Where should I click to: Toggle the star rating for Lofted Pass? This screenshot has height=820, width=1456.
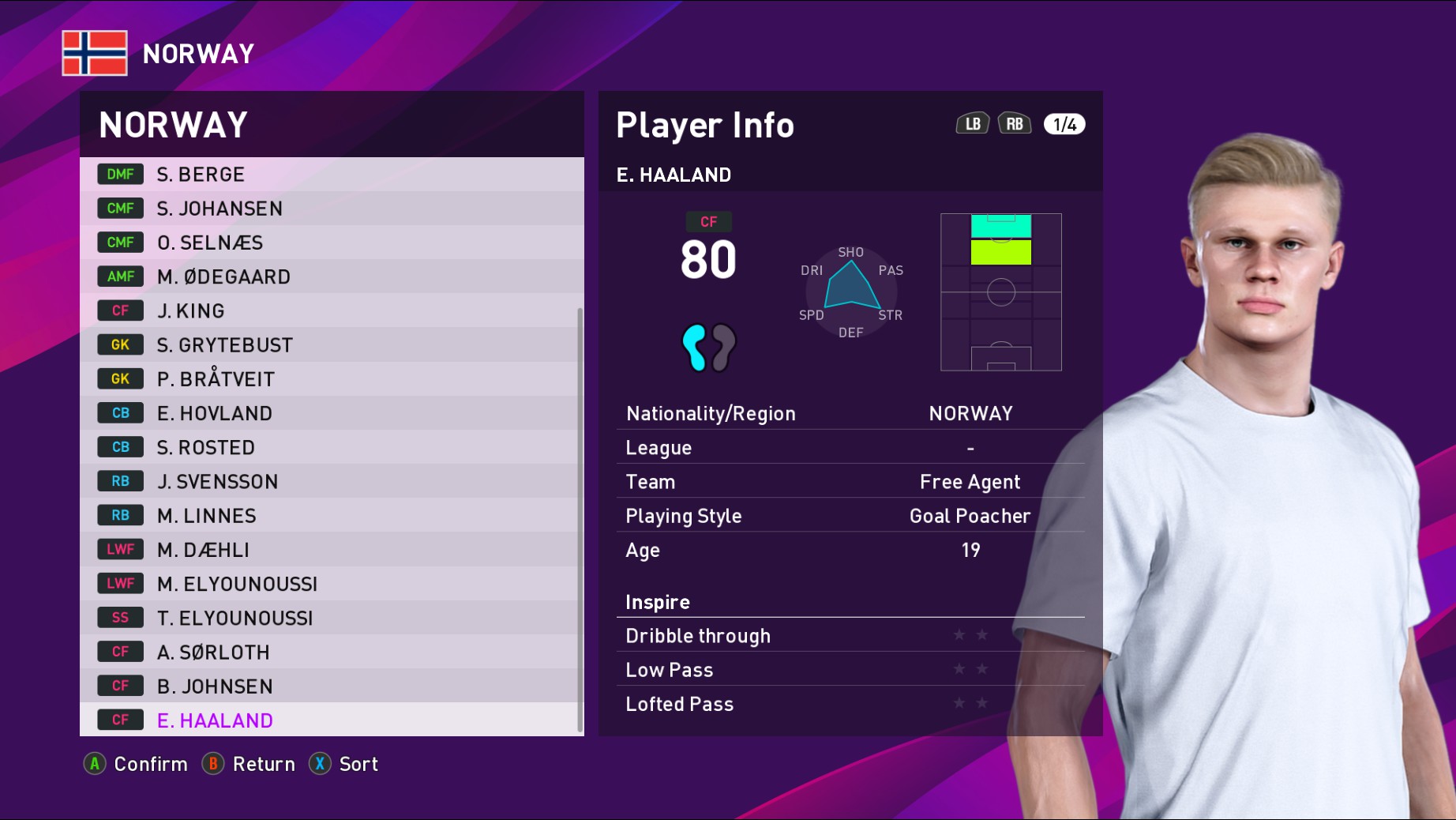point(970,704)
